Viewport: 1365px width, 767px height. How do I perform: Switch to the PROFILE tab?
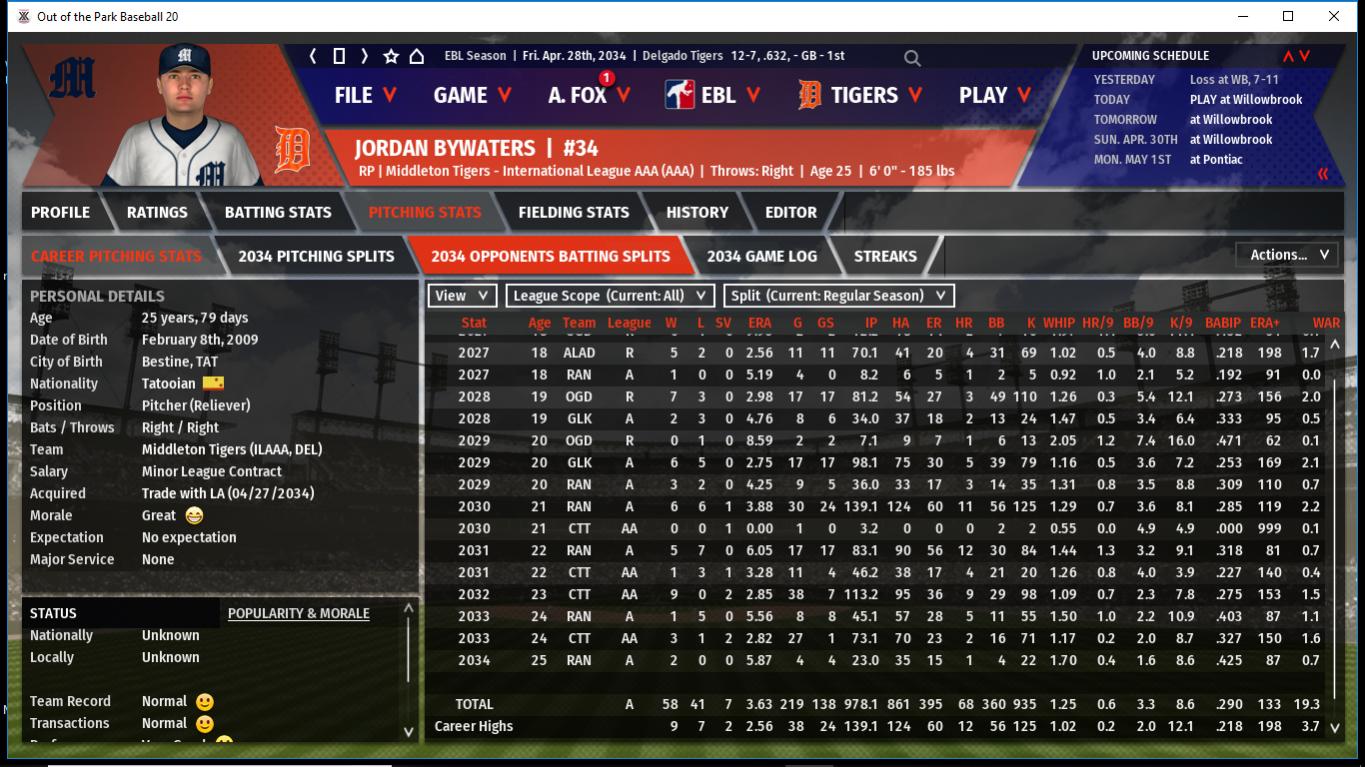coord(60,212)
